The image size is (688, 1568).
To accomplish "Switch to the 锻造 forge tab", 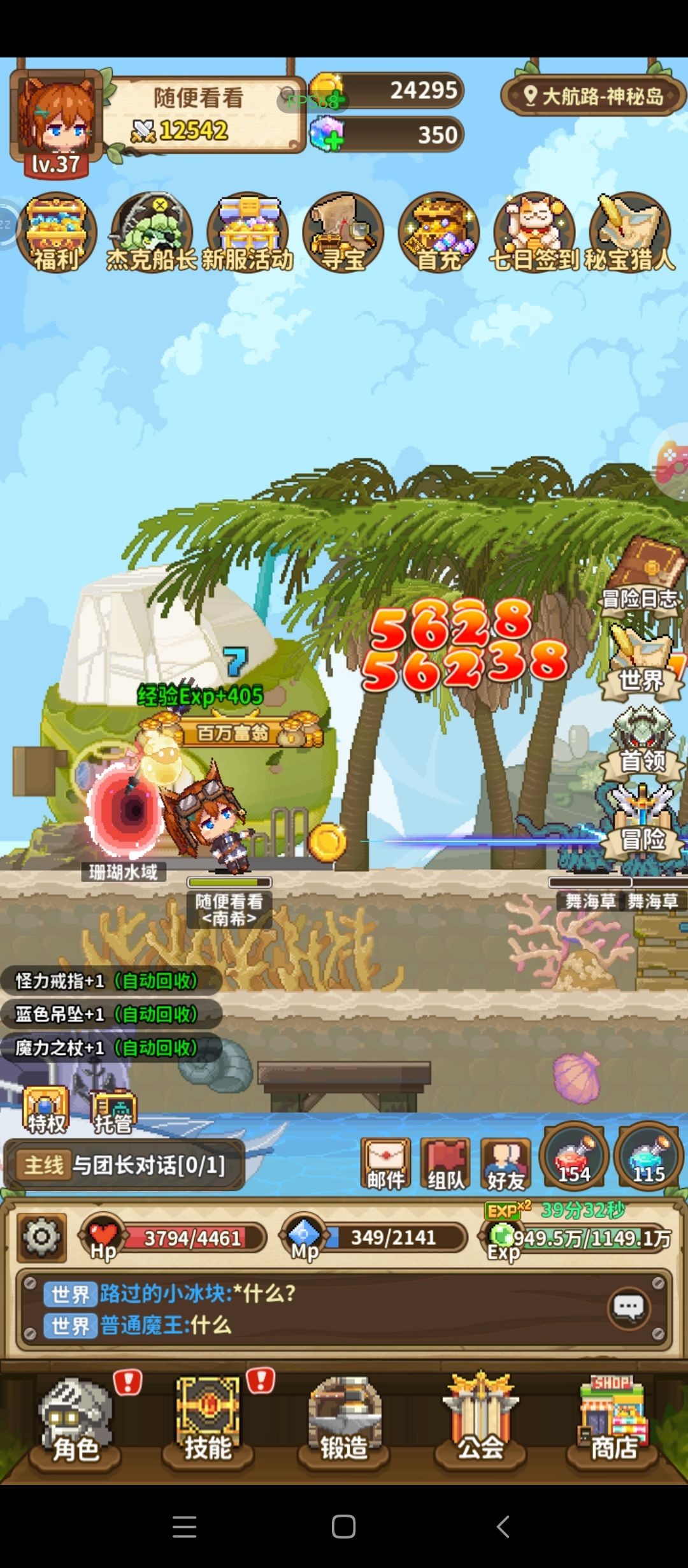I will pos(344,1419).
